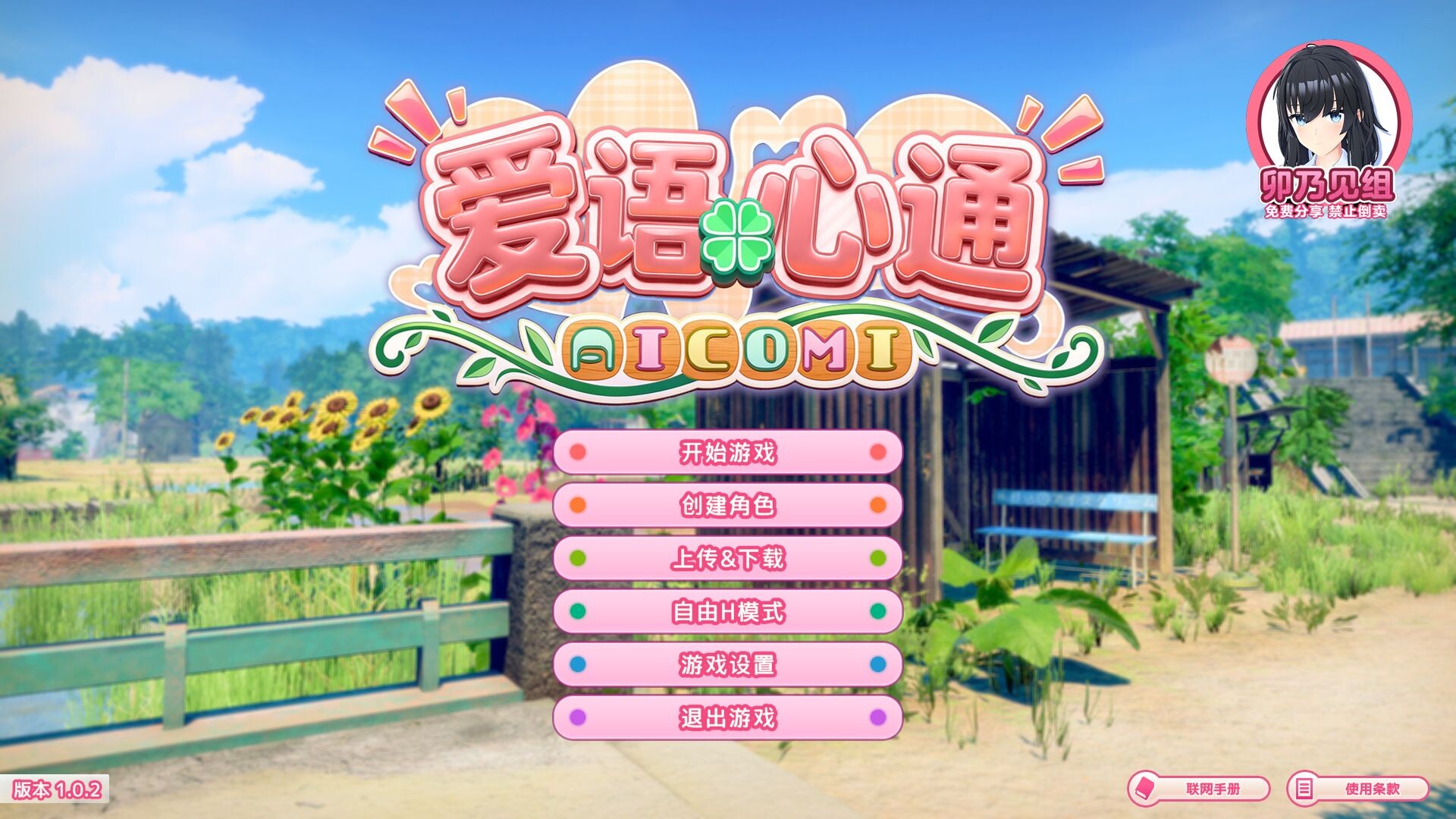Viewport: 1456px width, 819px height.
Task: Choose 退出游戏 to quit
Action: (x=727, y=717)
